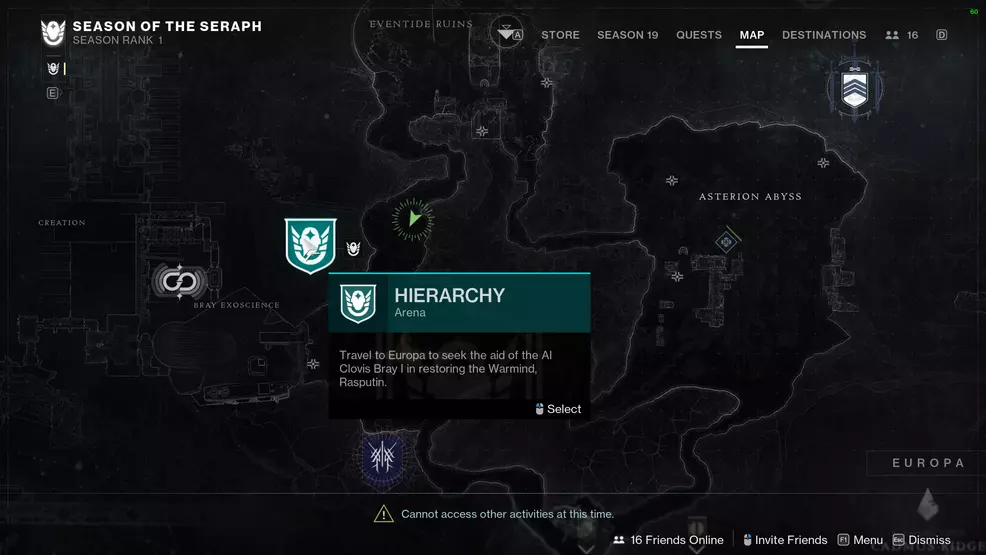This screenshot has width=986, height=555.
Task: Launch the Hierarchy arena shield marker
Action: pyautogui.click(x=310, y=245)
